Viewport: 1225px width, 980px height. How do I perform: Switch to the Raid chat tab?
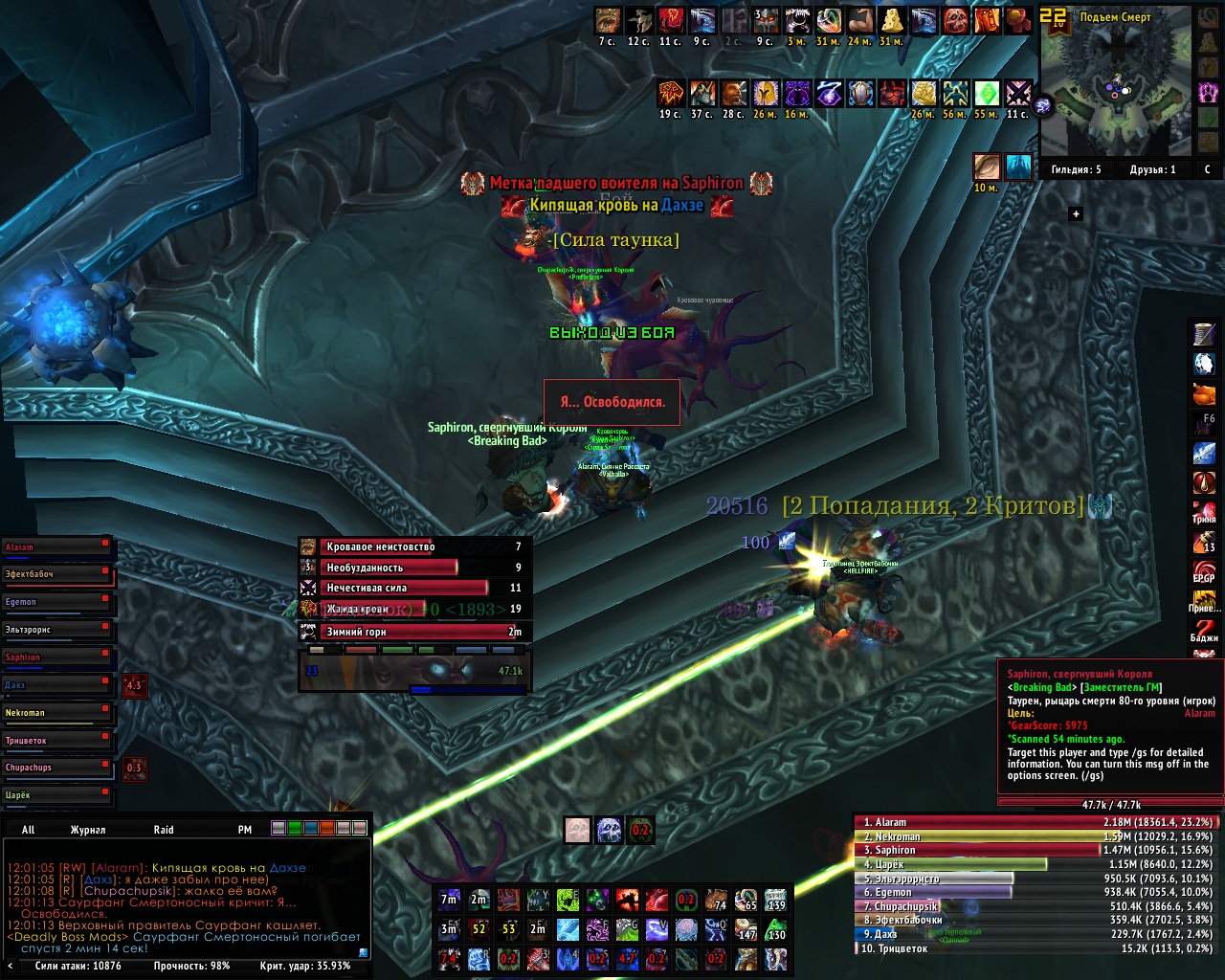pyautogui.click(x=164, y=830)
